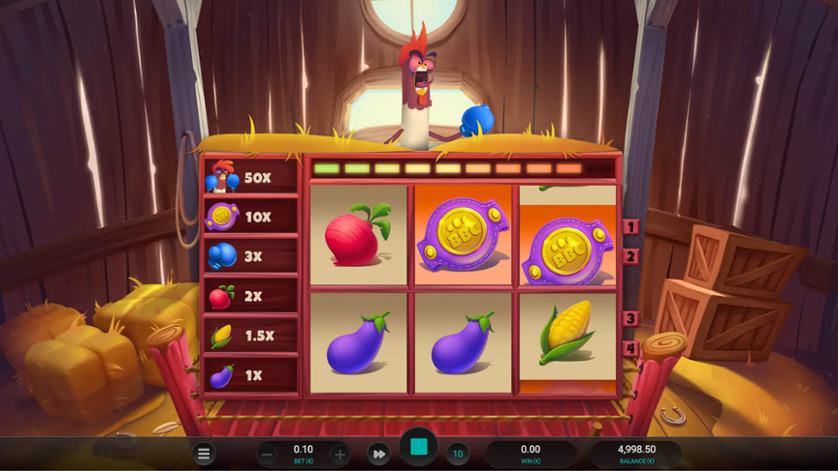Select payline marker 3
Image resolution: width=838 pixels, height=471 pixels.
[x=631, y=319]
